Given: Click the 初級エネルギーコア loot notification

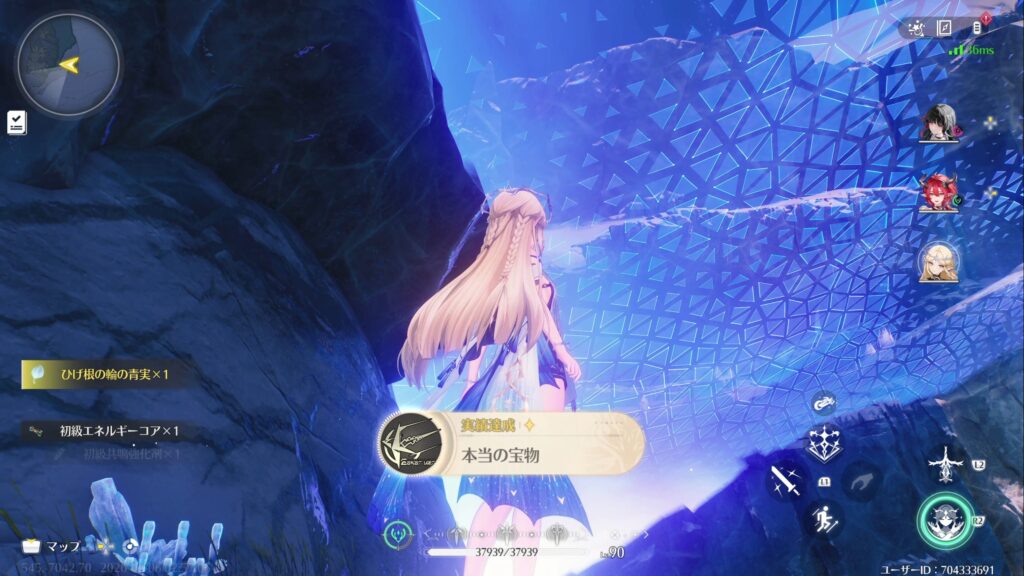Looking at the screenshot, I should 104,431.
